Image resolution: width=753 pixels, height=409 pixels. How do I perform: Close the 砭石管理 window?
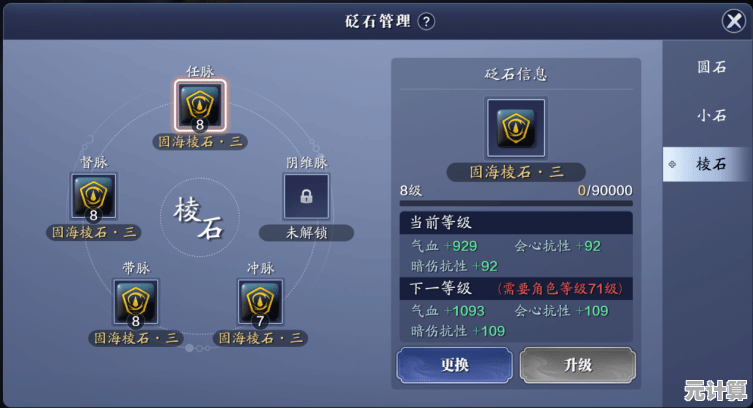[733, 20]
